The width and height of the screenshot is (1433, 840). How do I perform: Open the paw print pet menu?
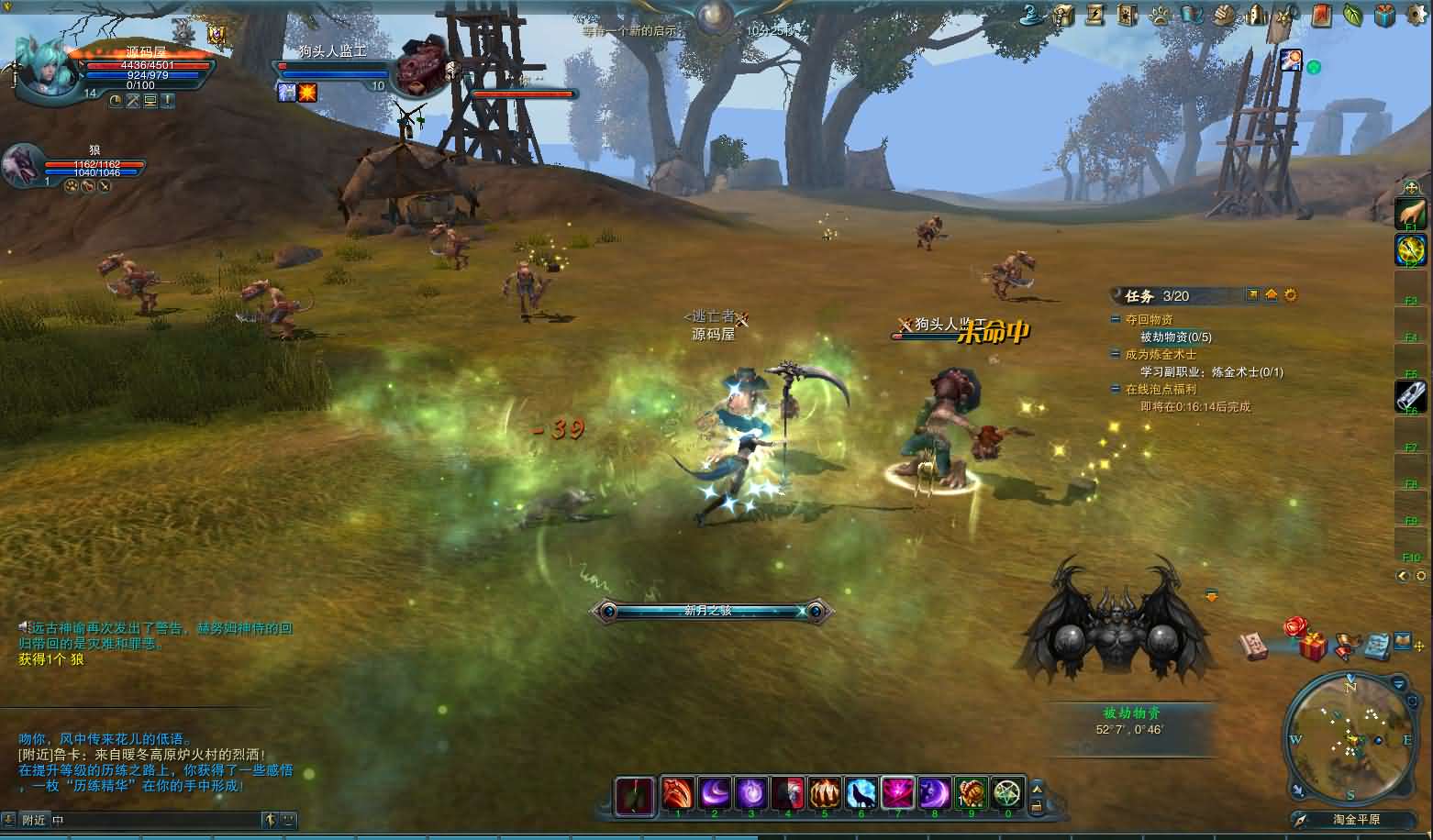(x=1159, y=14)
